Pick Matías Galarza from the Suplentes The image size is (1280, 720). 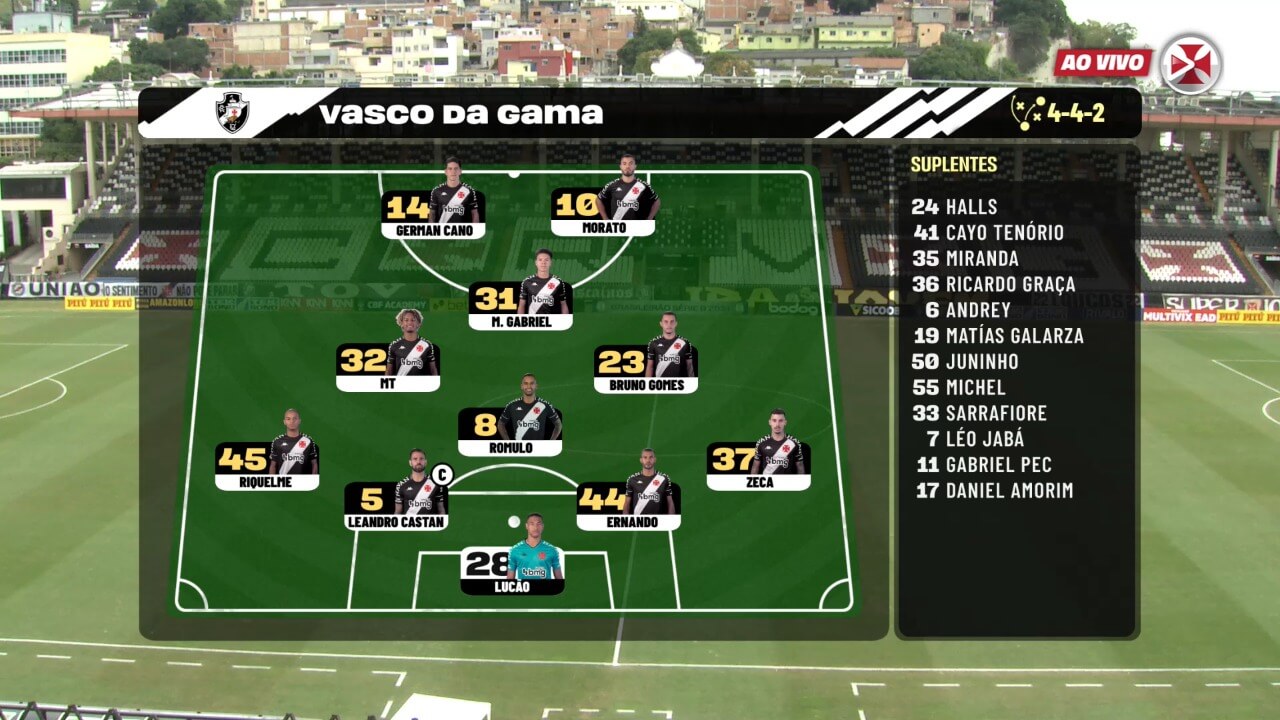[997, 336]
